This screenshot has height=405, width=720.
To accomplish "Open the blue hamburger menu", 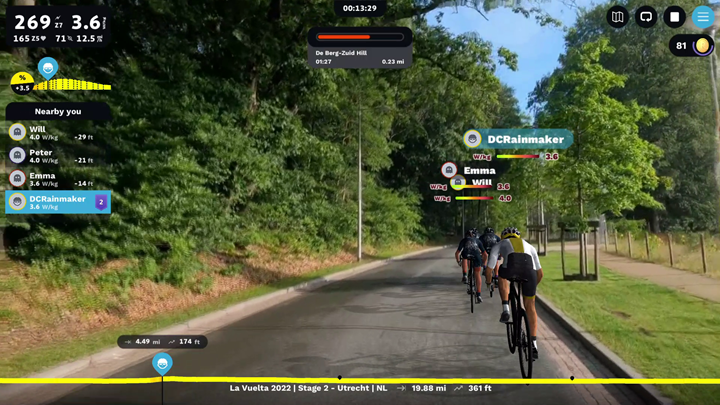I will tap(703, 17).
